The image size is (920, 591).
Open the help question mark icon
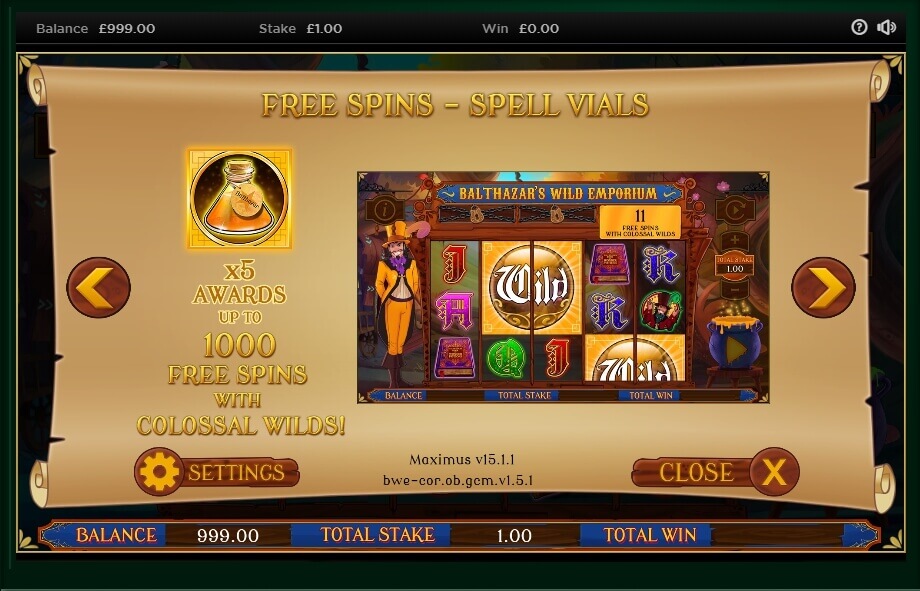click(x=859, y=28)
